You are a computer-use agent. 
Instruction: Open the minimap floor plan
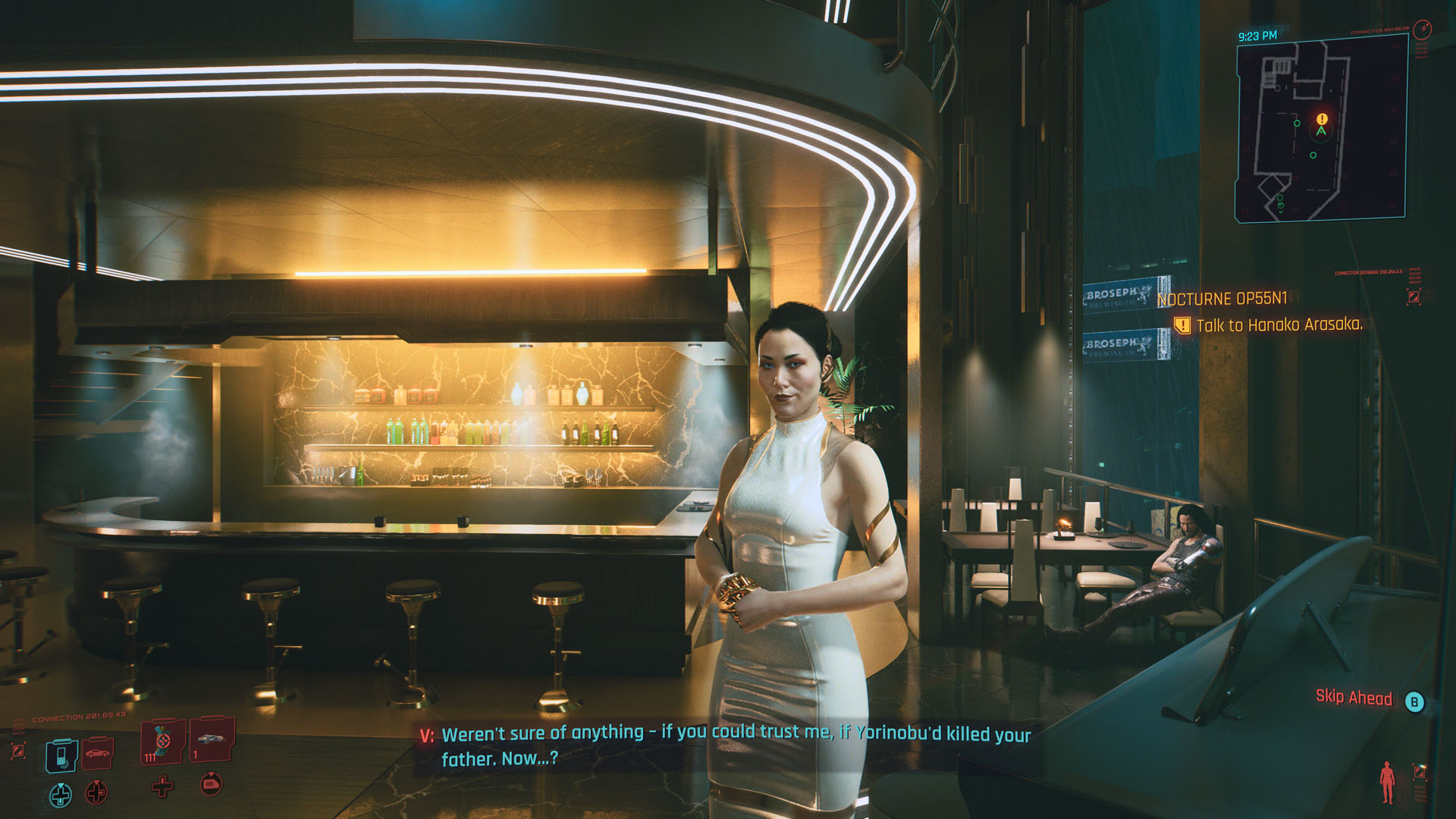[x=1321, y=129]
